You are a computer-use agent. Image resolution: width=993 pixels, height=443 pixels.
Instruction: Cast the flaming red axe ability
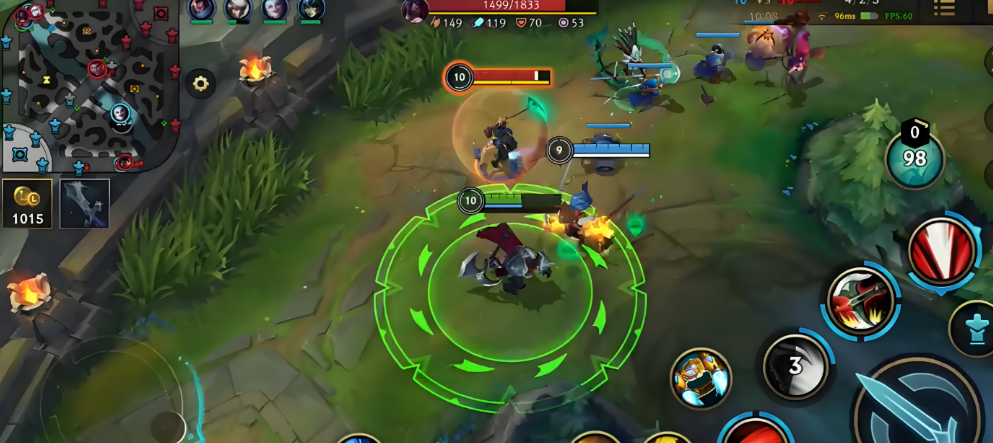(862, 298)
